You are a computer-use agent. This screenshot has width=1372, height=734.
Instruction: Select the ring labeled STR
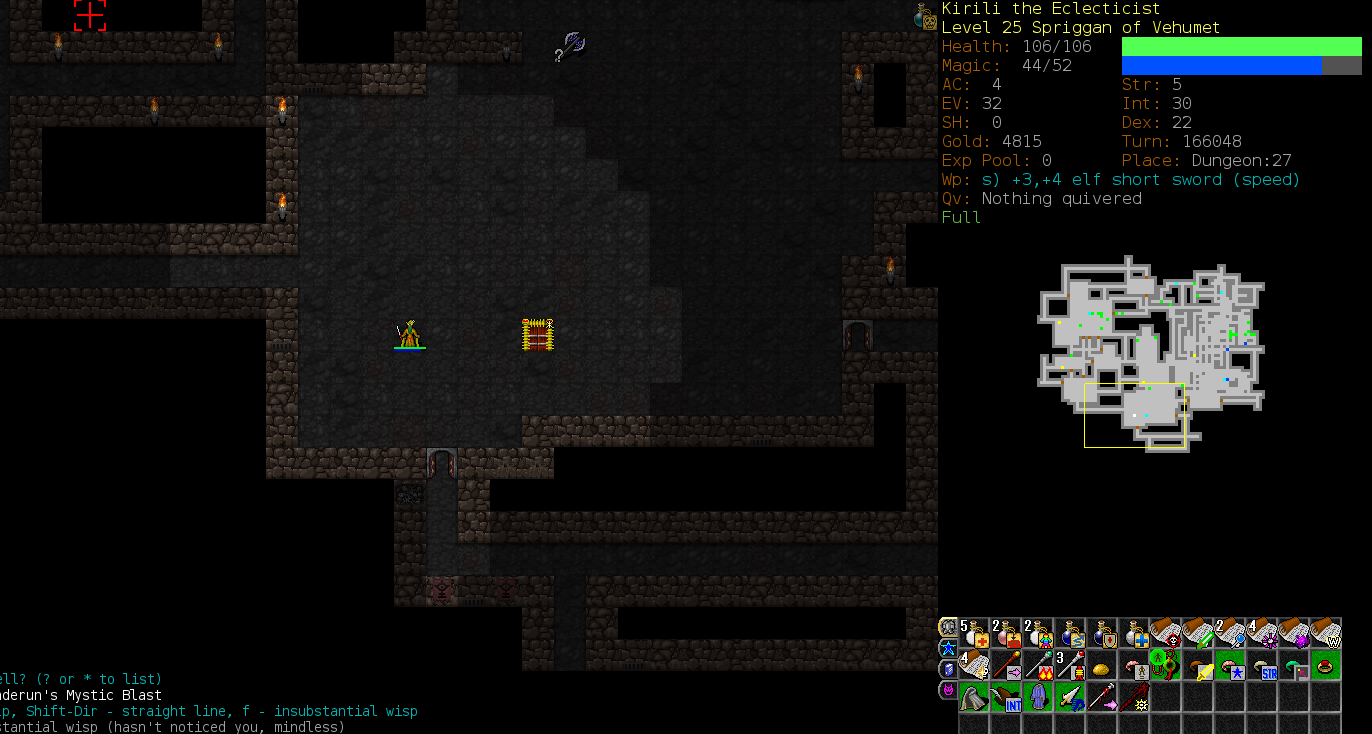pos(1262,665)
